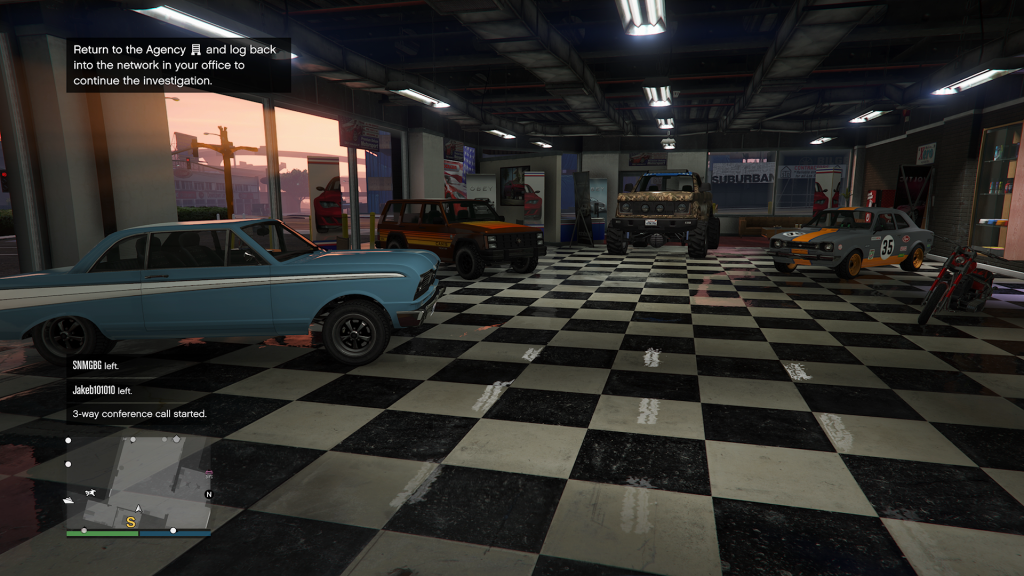Select the yellow S blip on minimap
Screen dimensions: 1024x576
tap(130, 521)
